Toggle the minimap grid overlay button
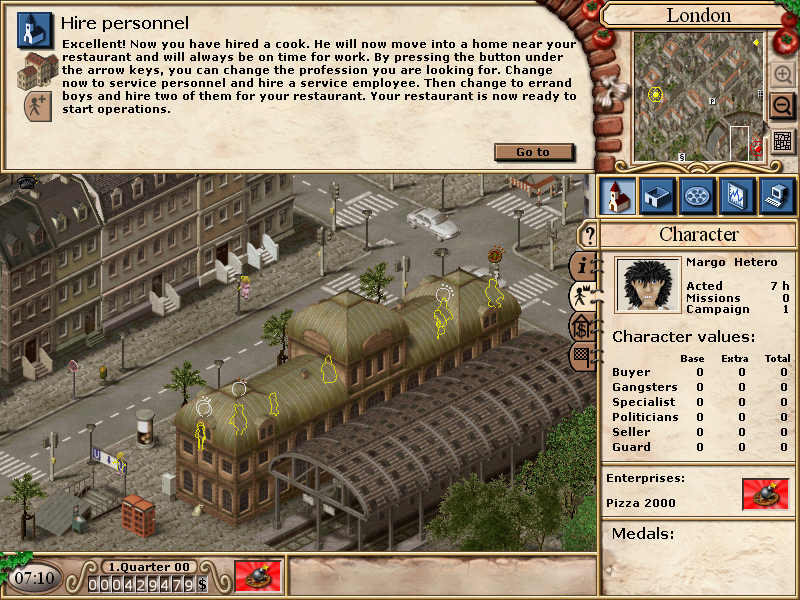This screenshot has width=800, height=600. point(782,141)
